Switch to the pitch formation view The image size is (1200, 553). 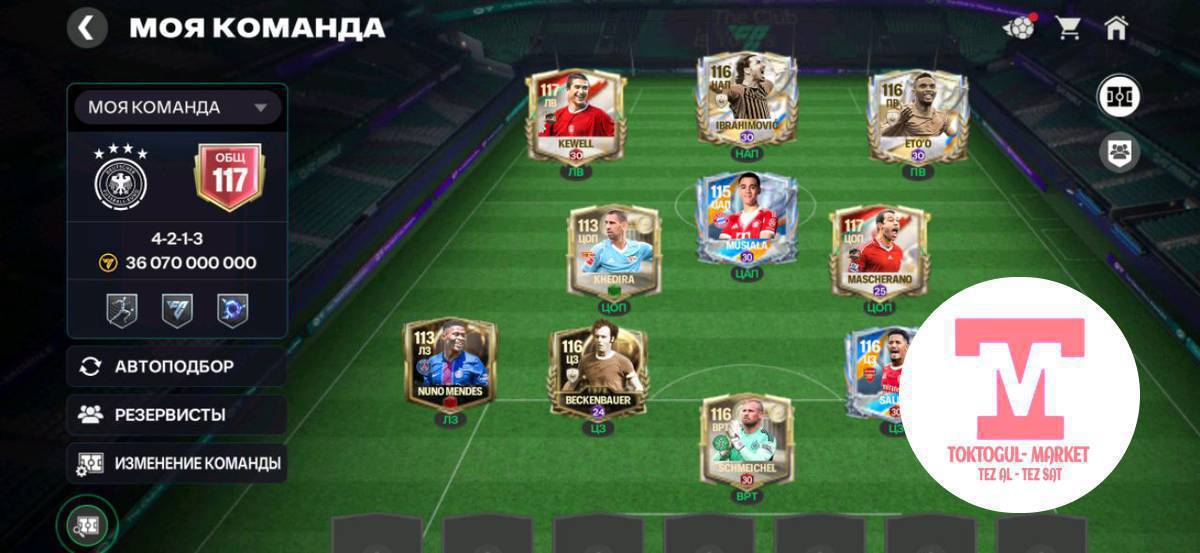(x=1118, y=96)
